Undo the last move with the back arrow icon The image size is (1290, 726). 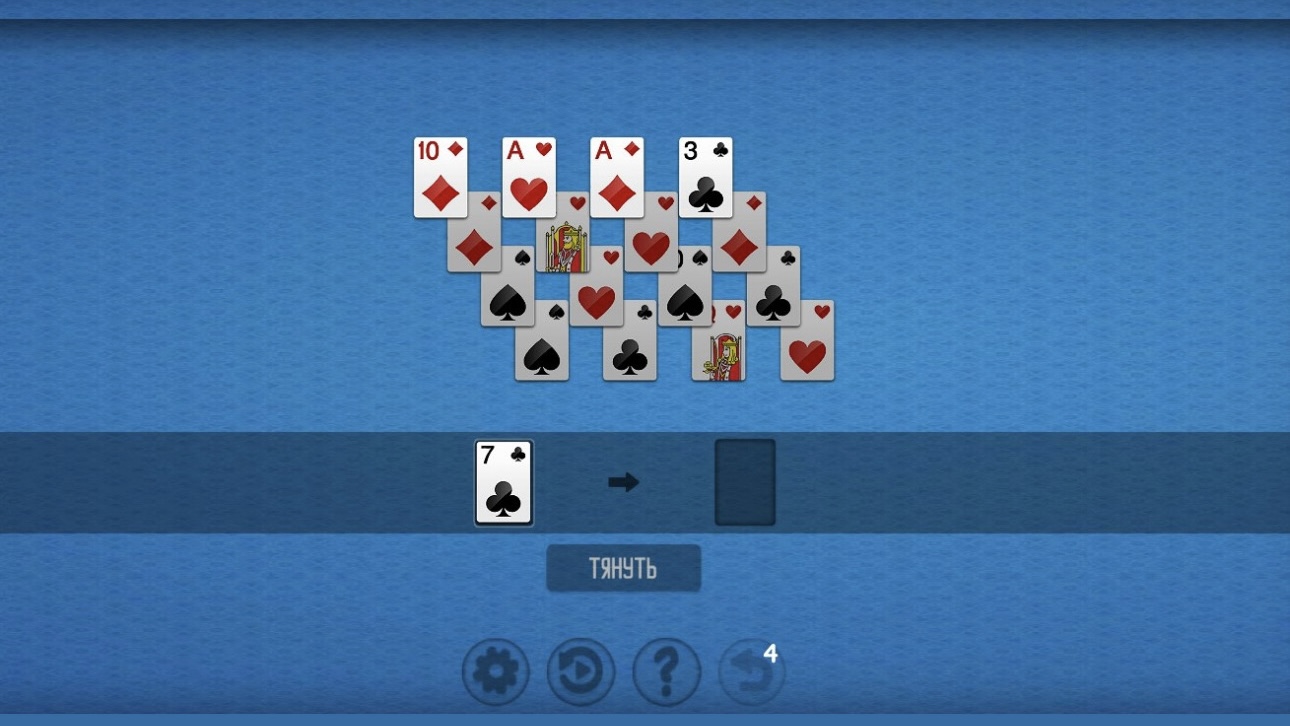[750, 671]
